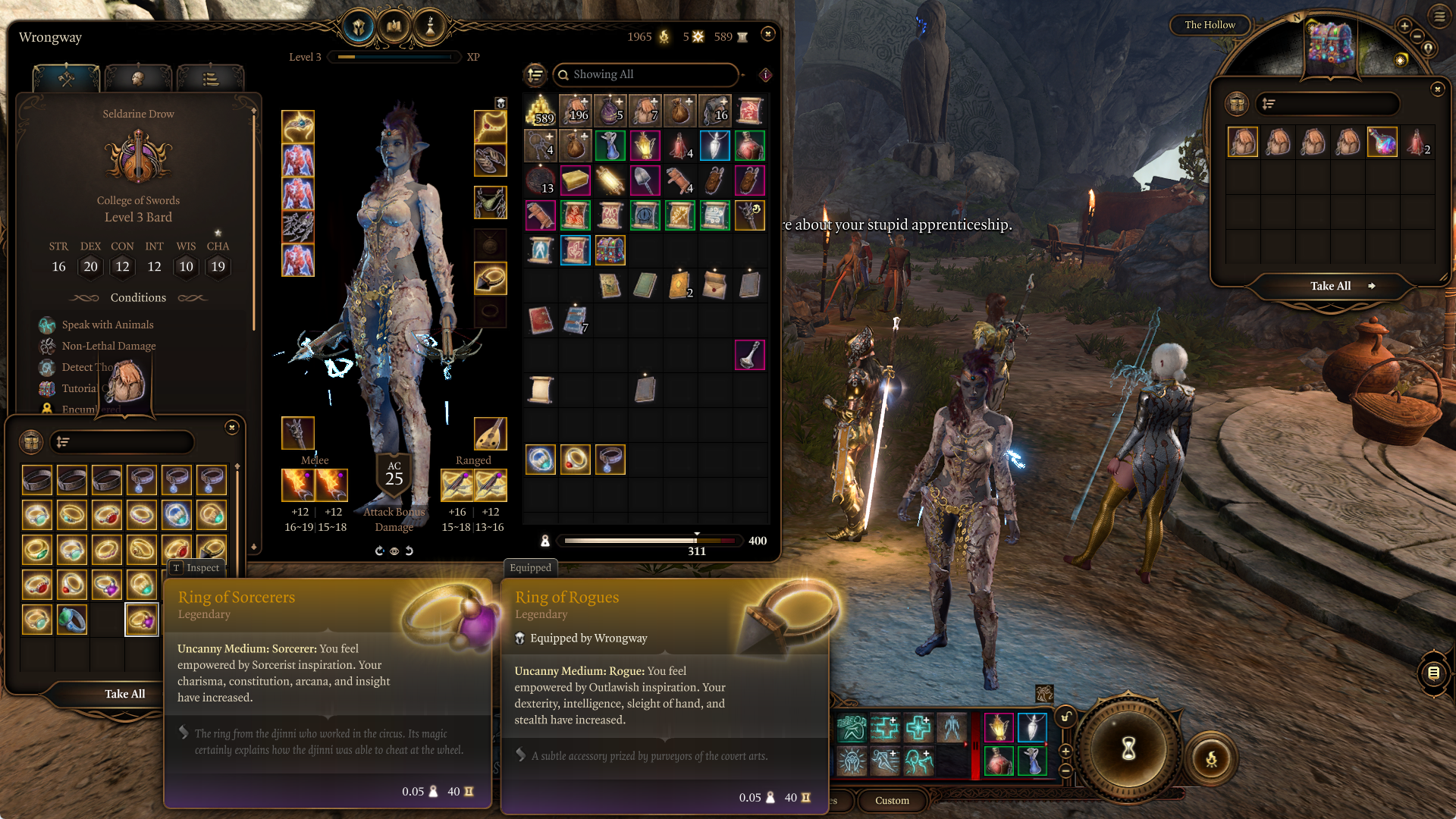The image size is (1456, 819).
Task: Select the gold coins stack of 589
Action: coord(540,111)
